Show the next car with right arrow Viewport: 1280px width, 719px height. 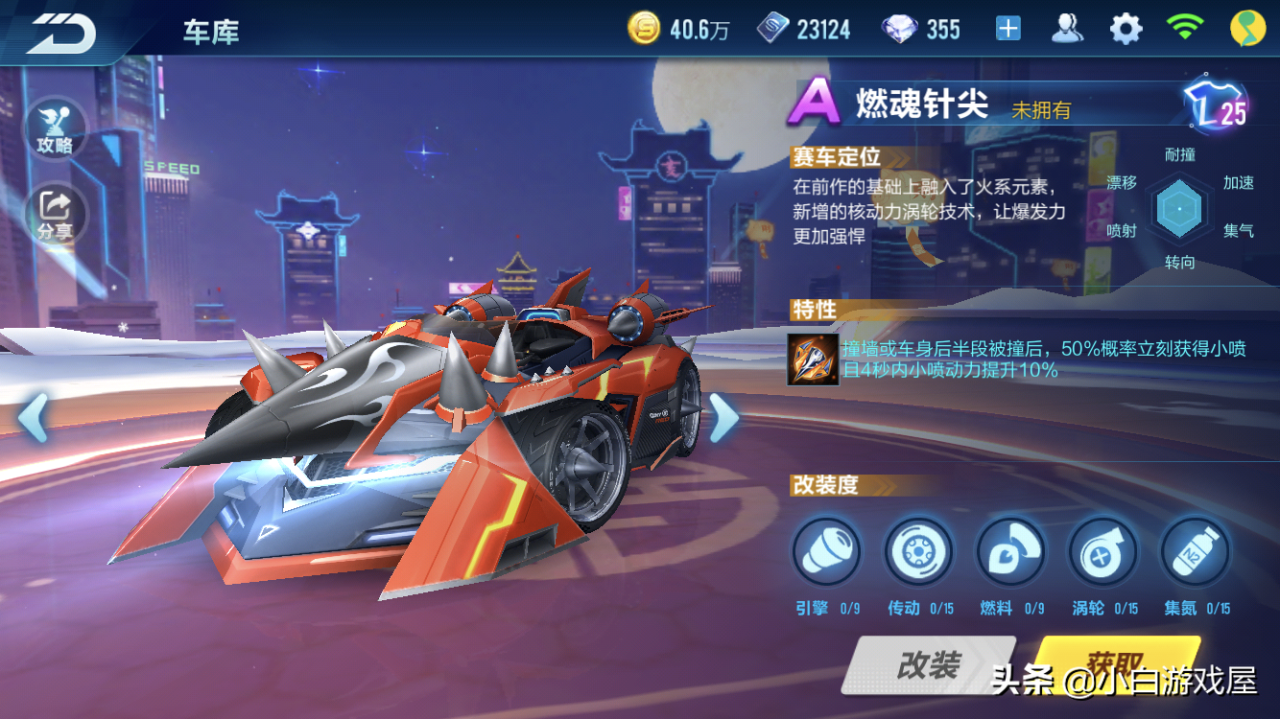pos(723,417)
